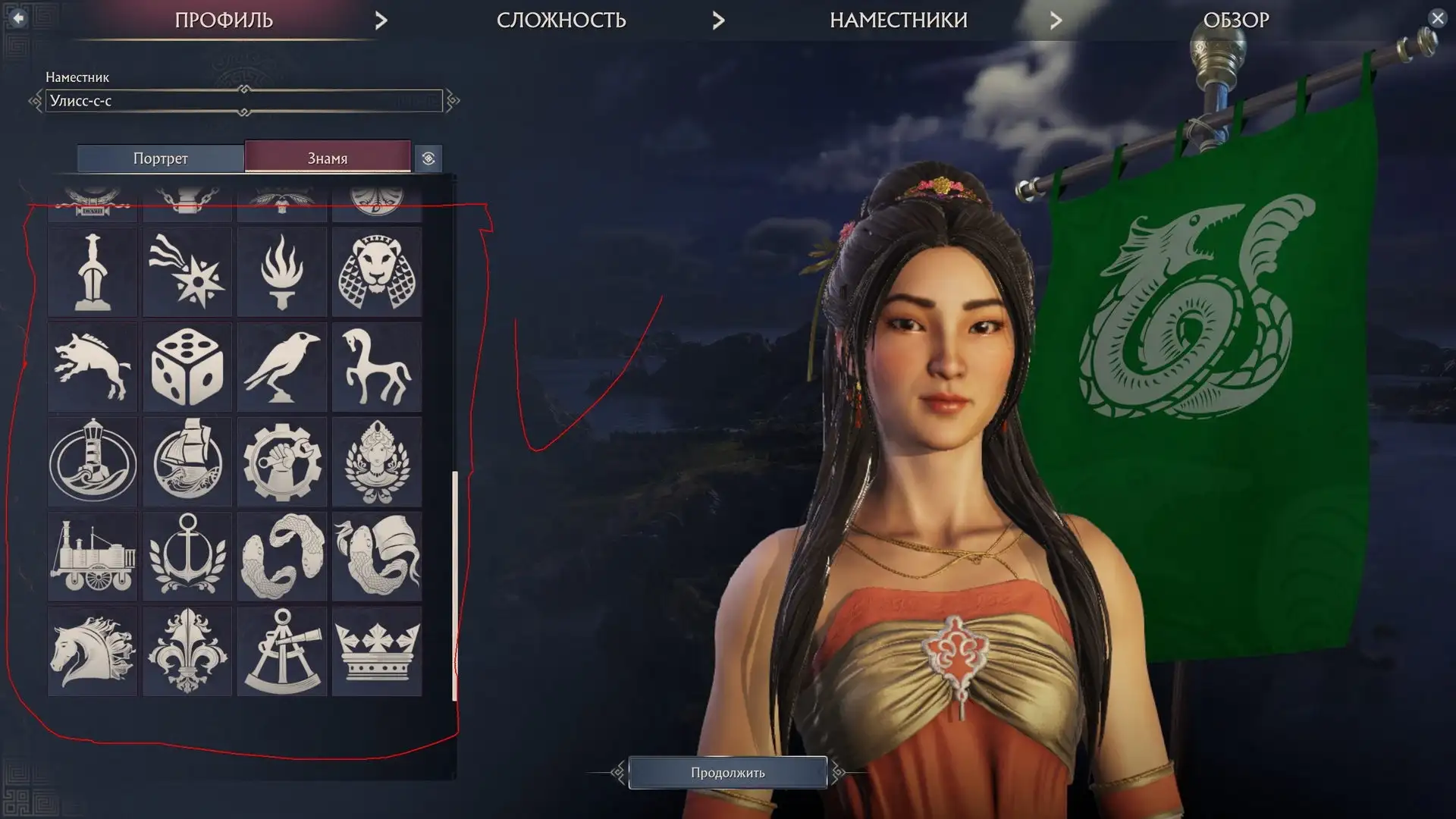The height and width of the screenshot is (819, 1456).
Task: Open the Сложность step
Action: (x=561, y=20)
